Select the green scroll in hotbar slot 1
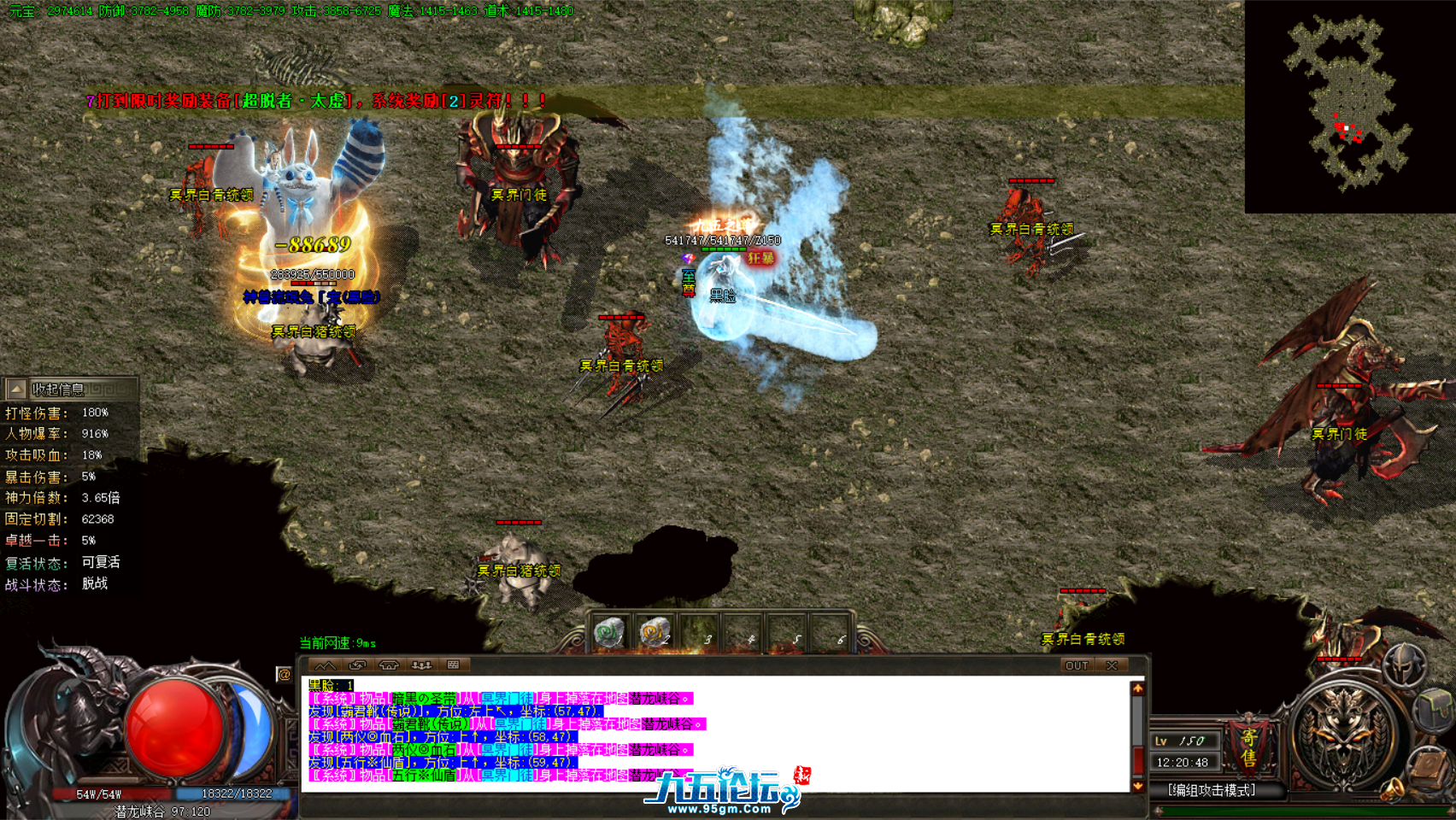This screenshot has height=820, width=1456. pyautogui.click(x=609, y=631)
